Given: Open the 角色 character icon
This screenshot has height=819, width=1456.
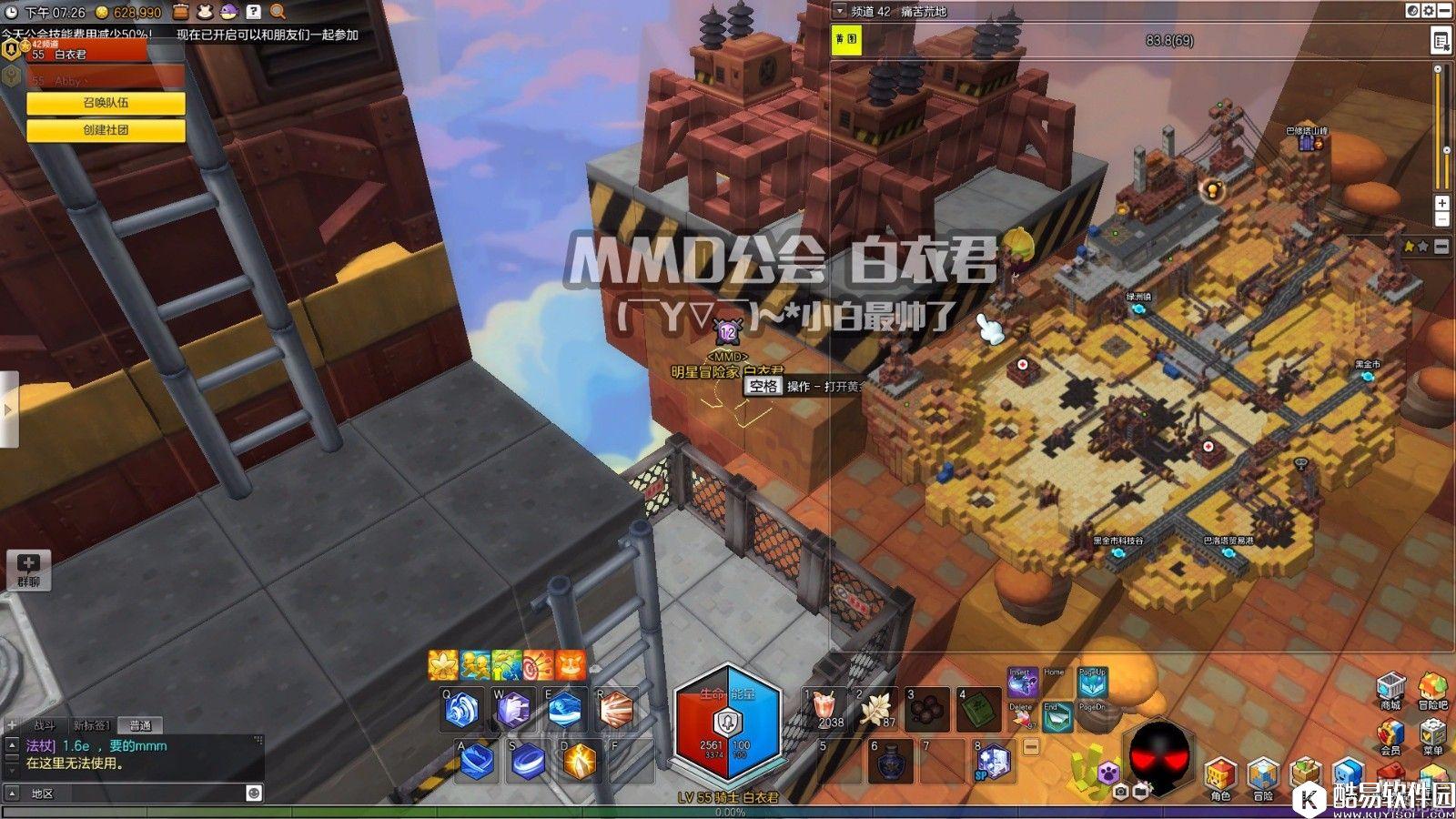Looking at the screenshot, I should [x=1219, y=778].
